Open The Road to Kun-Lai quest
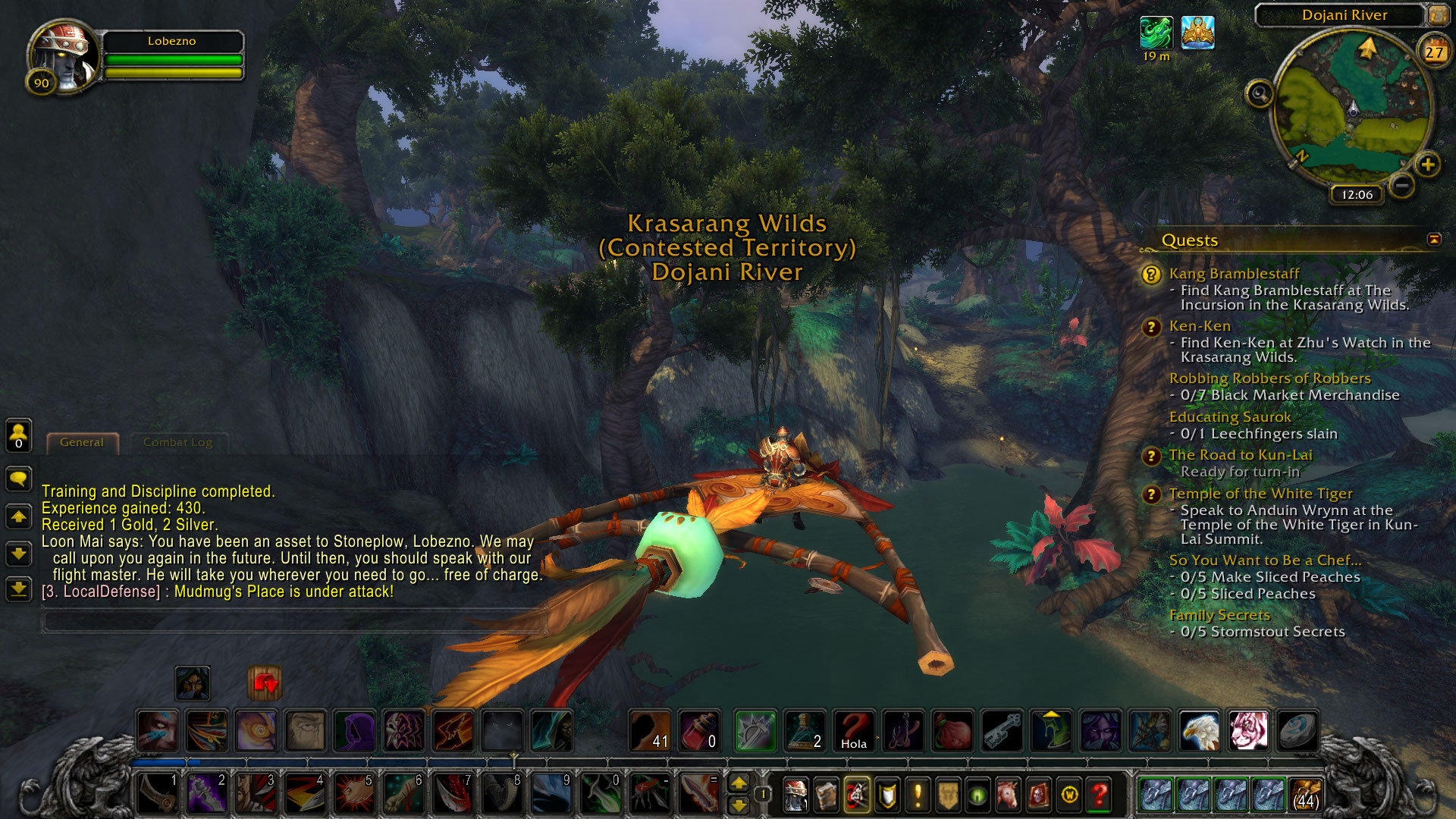Screen dimensions: 1456x819 1240,455
